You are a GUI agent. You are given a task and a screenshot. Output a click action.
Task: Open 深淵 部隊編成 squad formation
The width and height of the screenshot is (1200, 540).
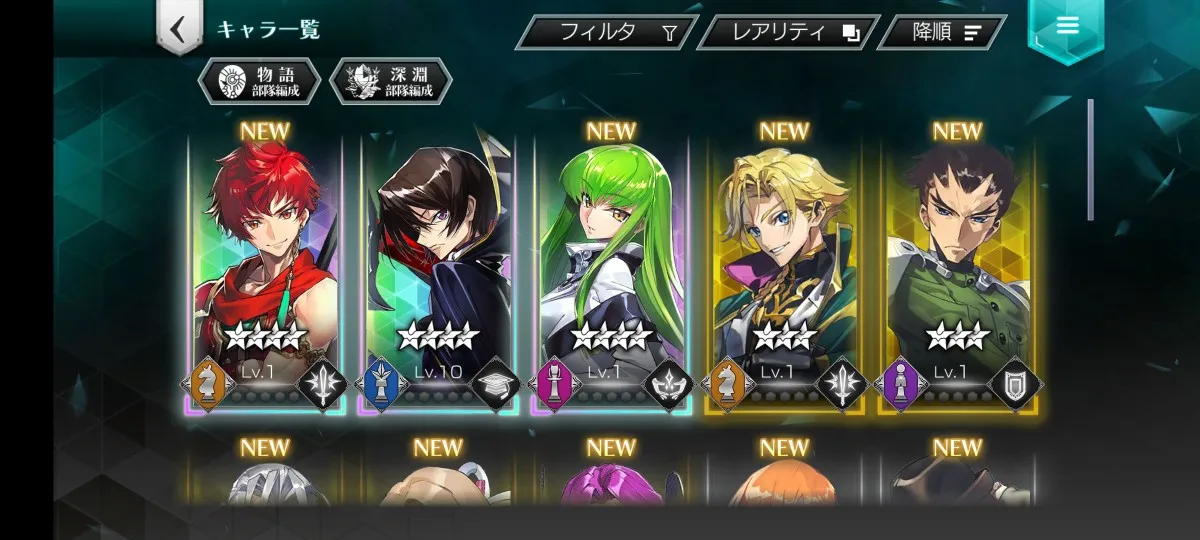(391, 81)
